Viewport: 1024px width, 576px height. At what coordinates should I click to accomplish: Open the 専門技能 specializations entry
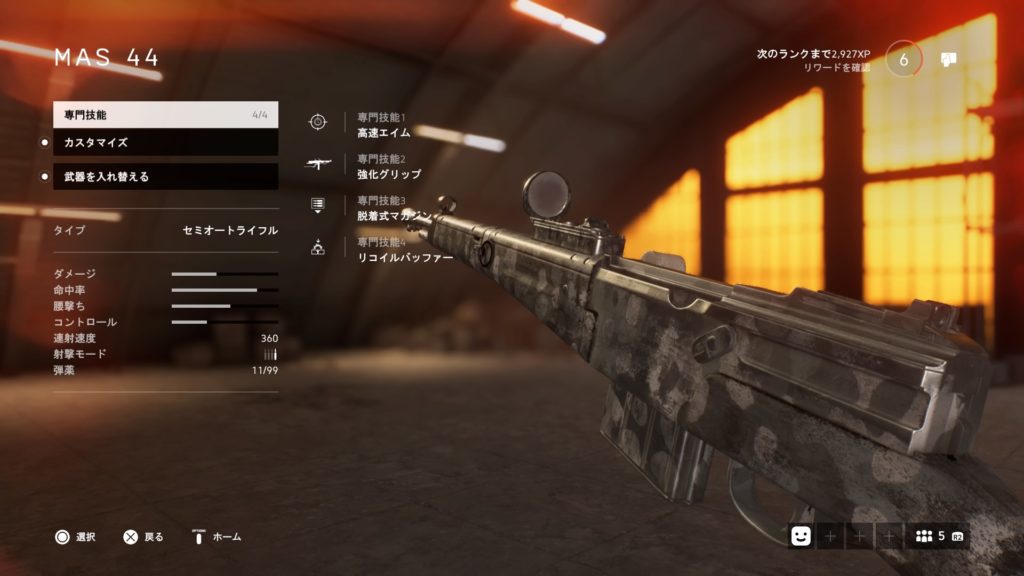(165, 115)
